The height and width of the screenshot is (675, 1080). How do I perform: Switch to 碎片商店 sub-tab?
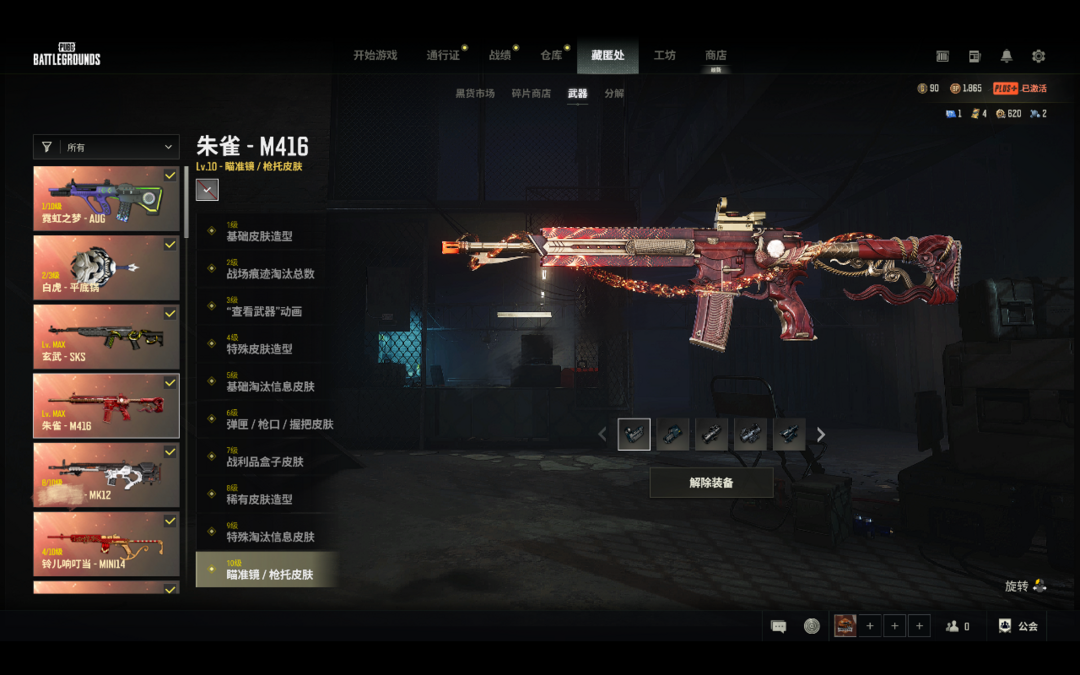(531, 93)
